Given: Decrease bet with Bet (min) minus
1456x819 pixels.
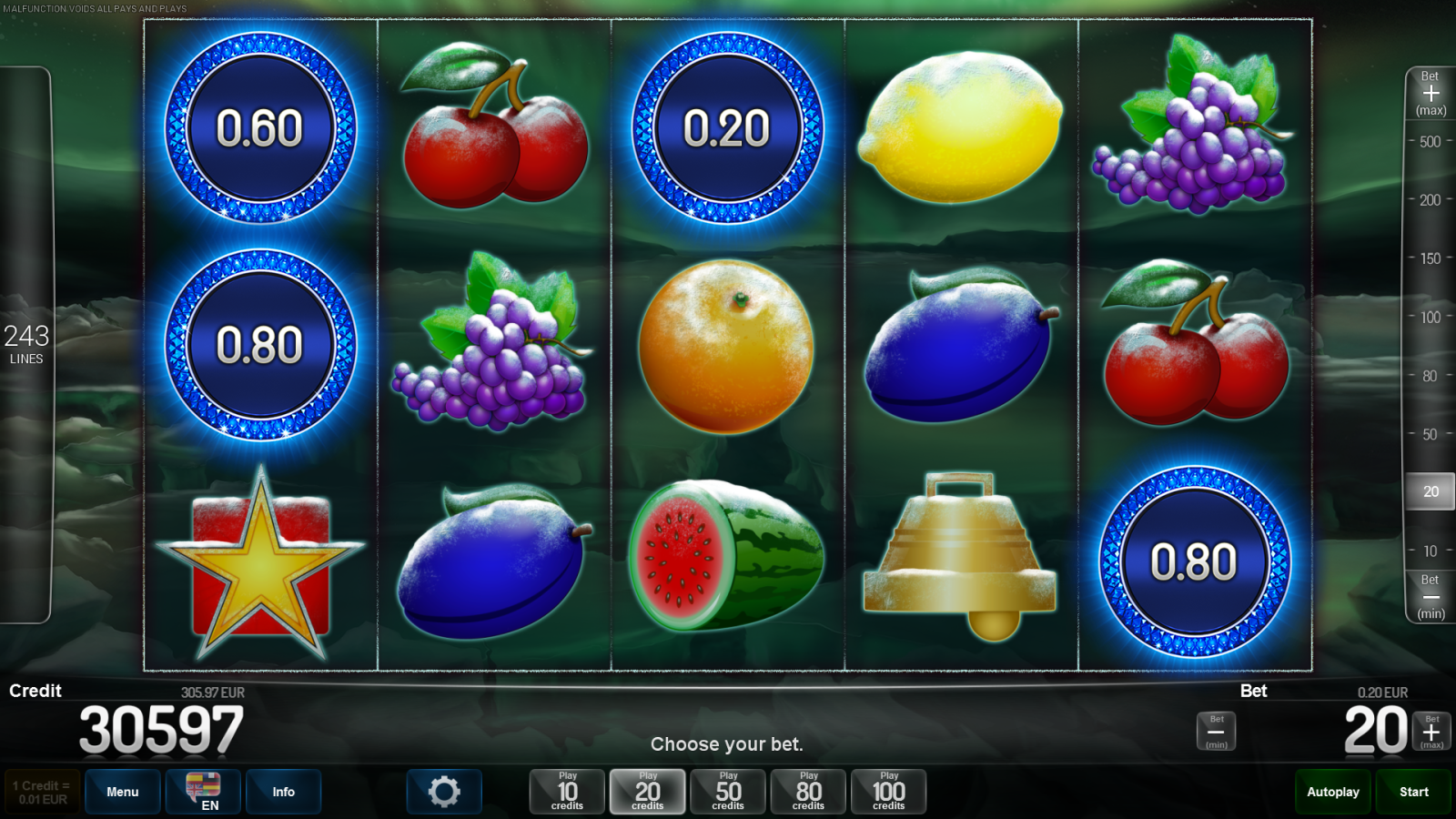Looking at the screenshot, I should coord(1429,596).
